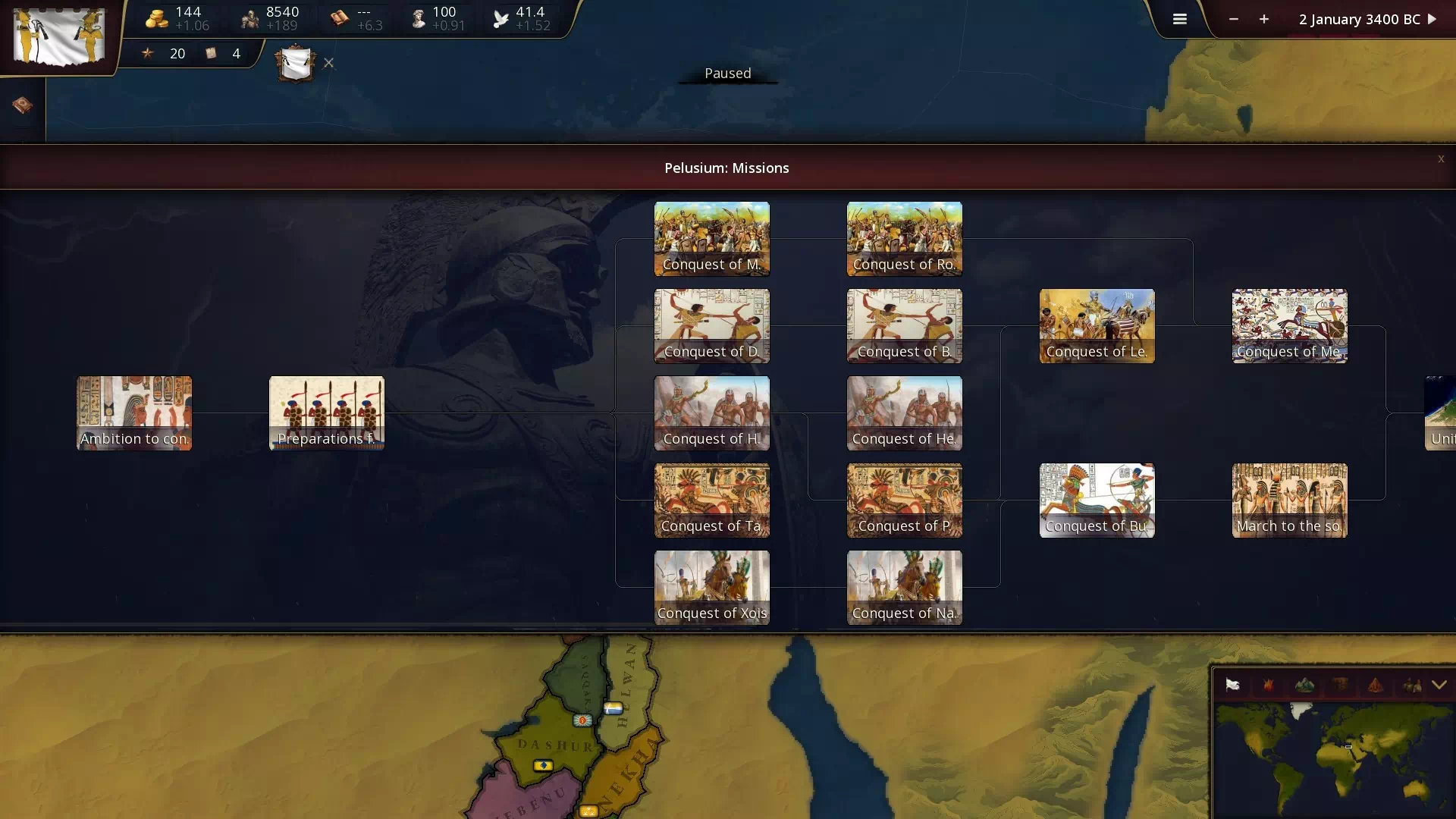The image size is (1456, 819).
Task: Select the March to the so. mission
Action: pos(1289,500)
